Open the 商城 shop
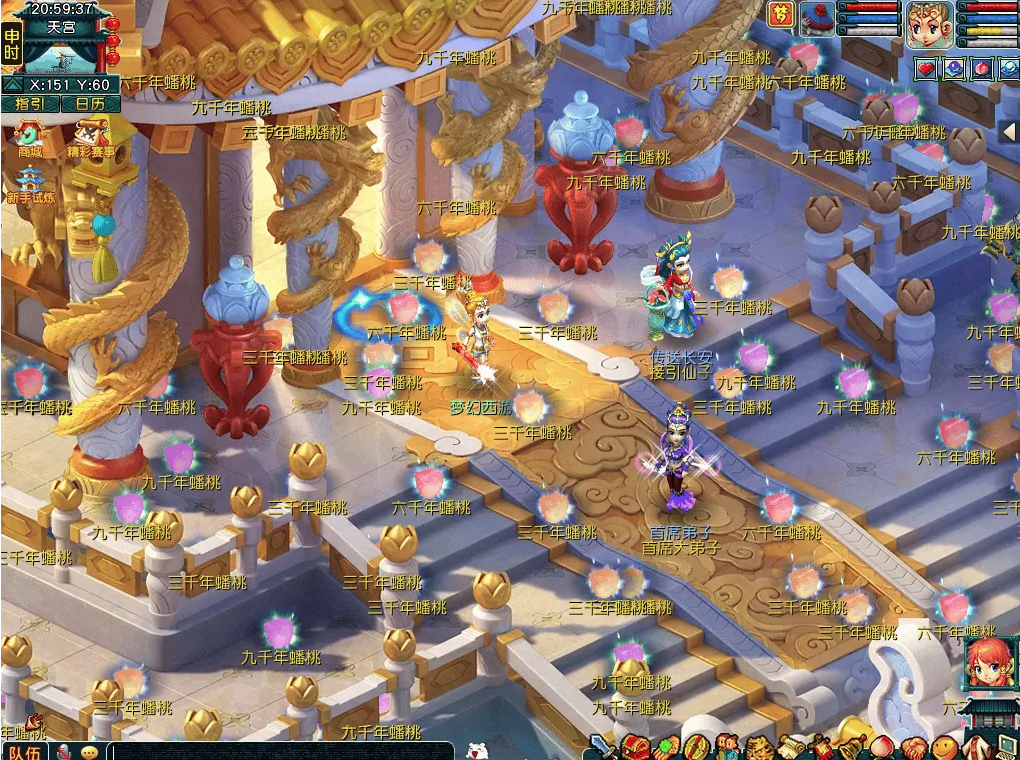 [x=30, y=138]
